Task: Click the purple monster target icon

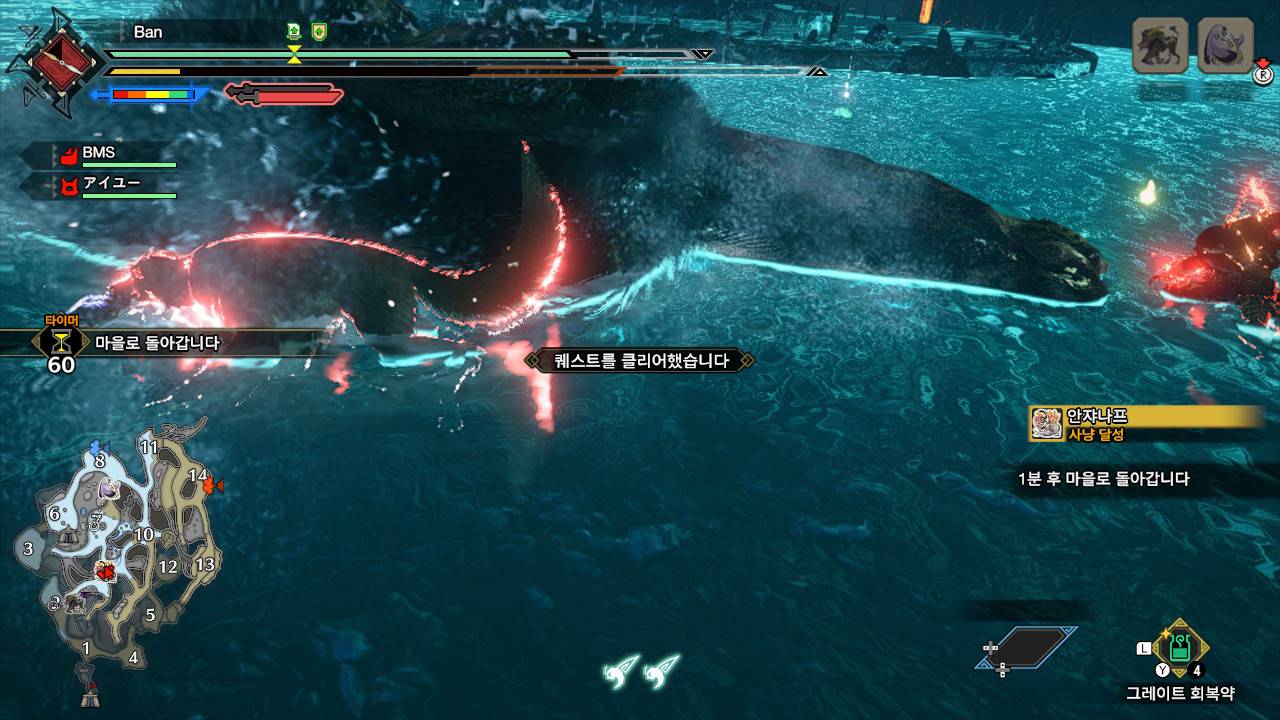Action: point(1225,45)
